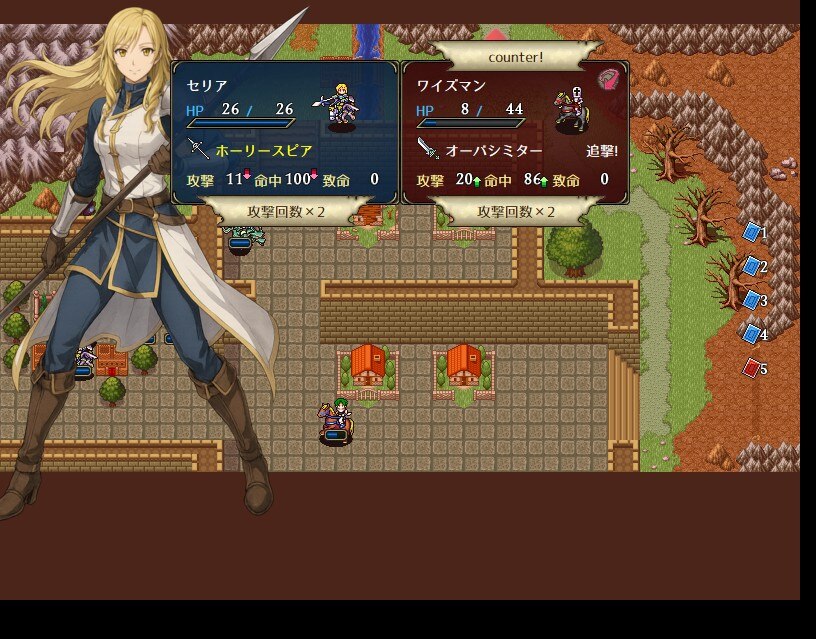Select the blue turn marker numbered 3

752,300
